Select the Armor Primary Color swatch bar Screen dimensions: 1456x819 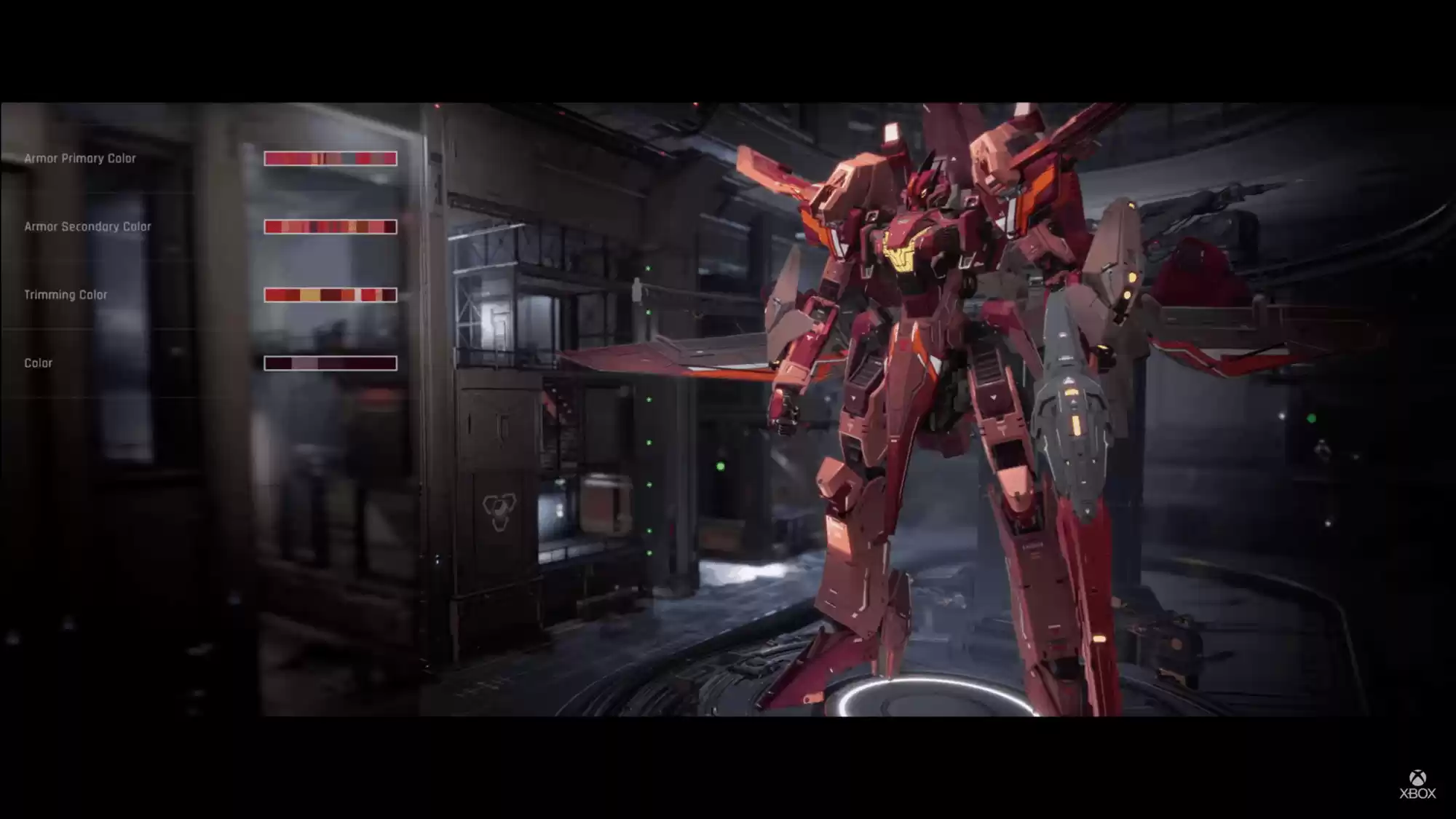[331, 159]
